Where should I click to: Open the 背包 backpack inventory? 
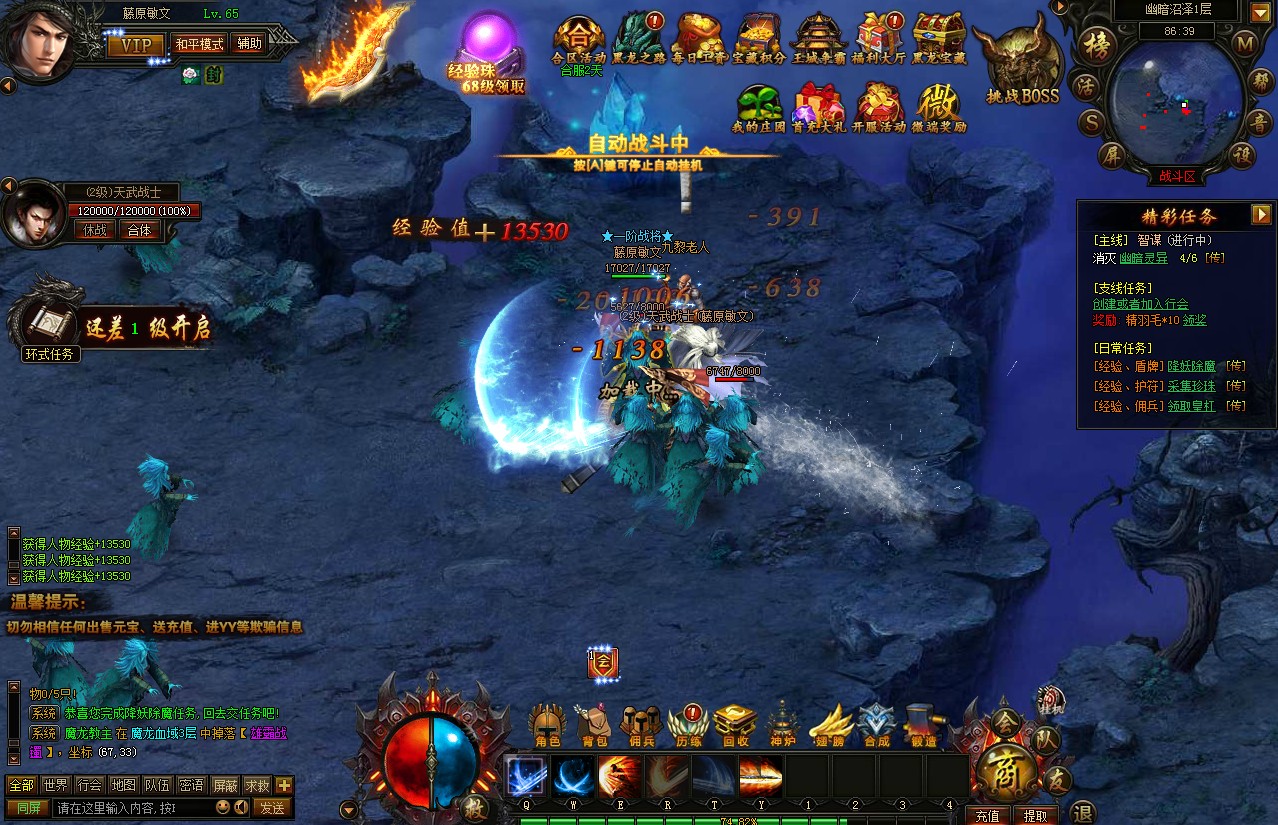[594, 725]
